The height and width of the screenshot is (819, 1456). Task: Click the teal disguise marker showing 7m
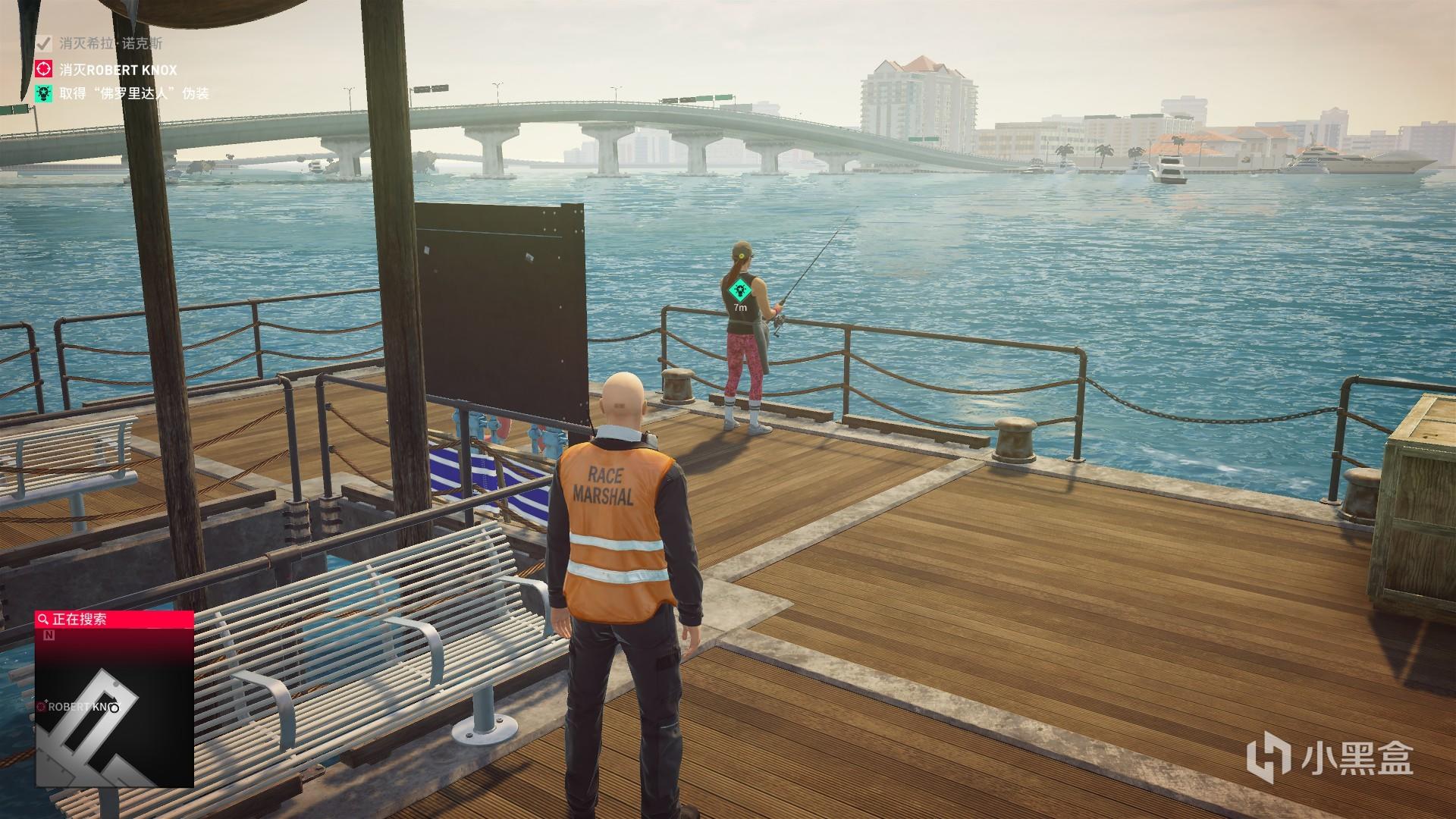point(739,290)
